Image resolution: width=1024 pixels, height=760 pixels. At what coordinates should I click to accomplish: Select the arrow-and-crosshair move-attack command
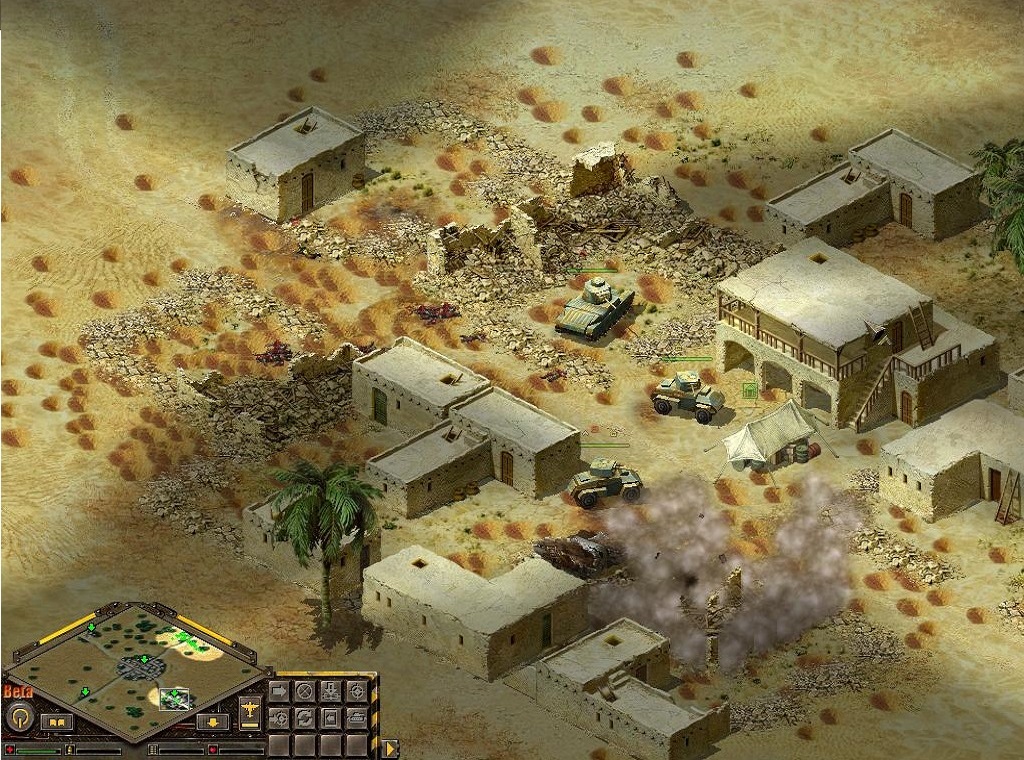tap(279, 717)
